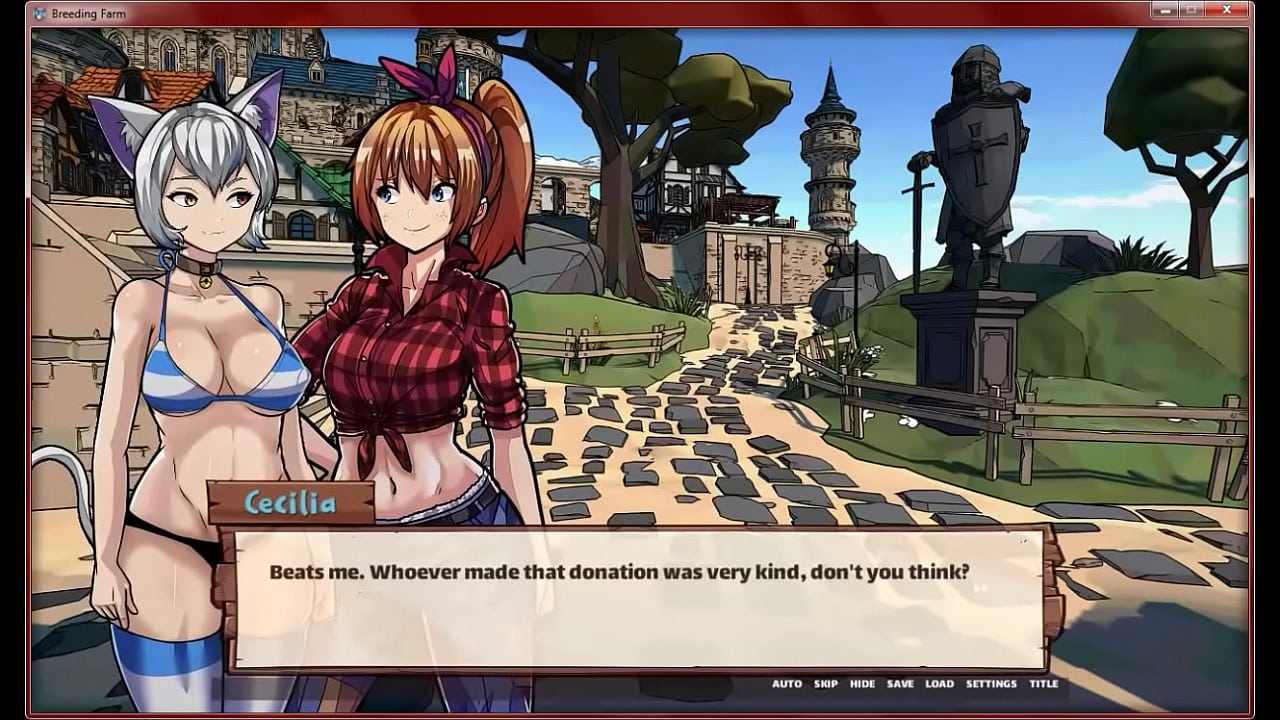Open the SETTINGS menu

coord(991,684)
